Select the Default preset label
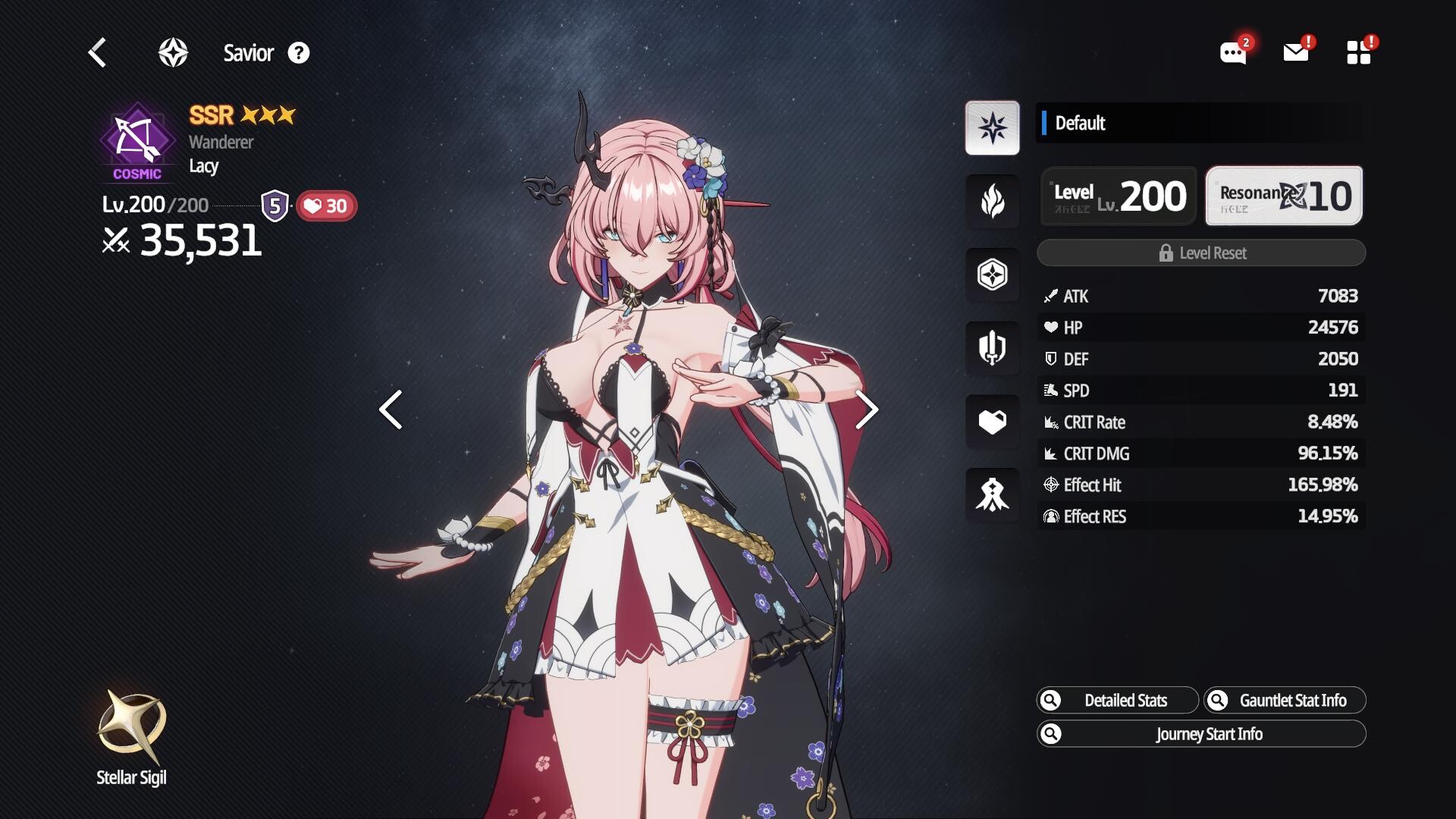Viewport: 1456px width, 819px height. pos(1082,124)
